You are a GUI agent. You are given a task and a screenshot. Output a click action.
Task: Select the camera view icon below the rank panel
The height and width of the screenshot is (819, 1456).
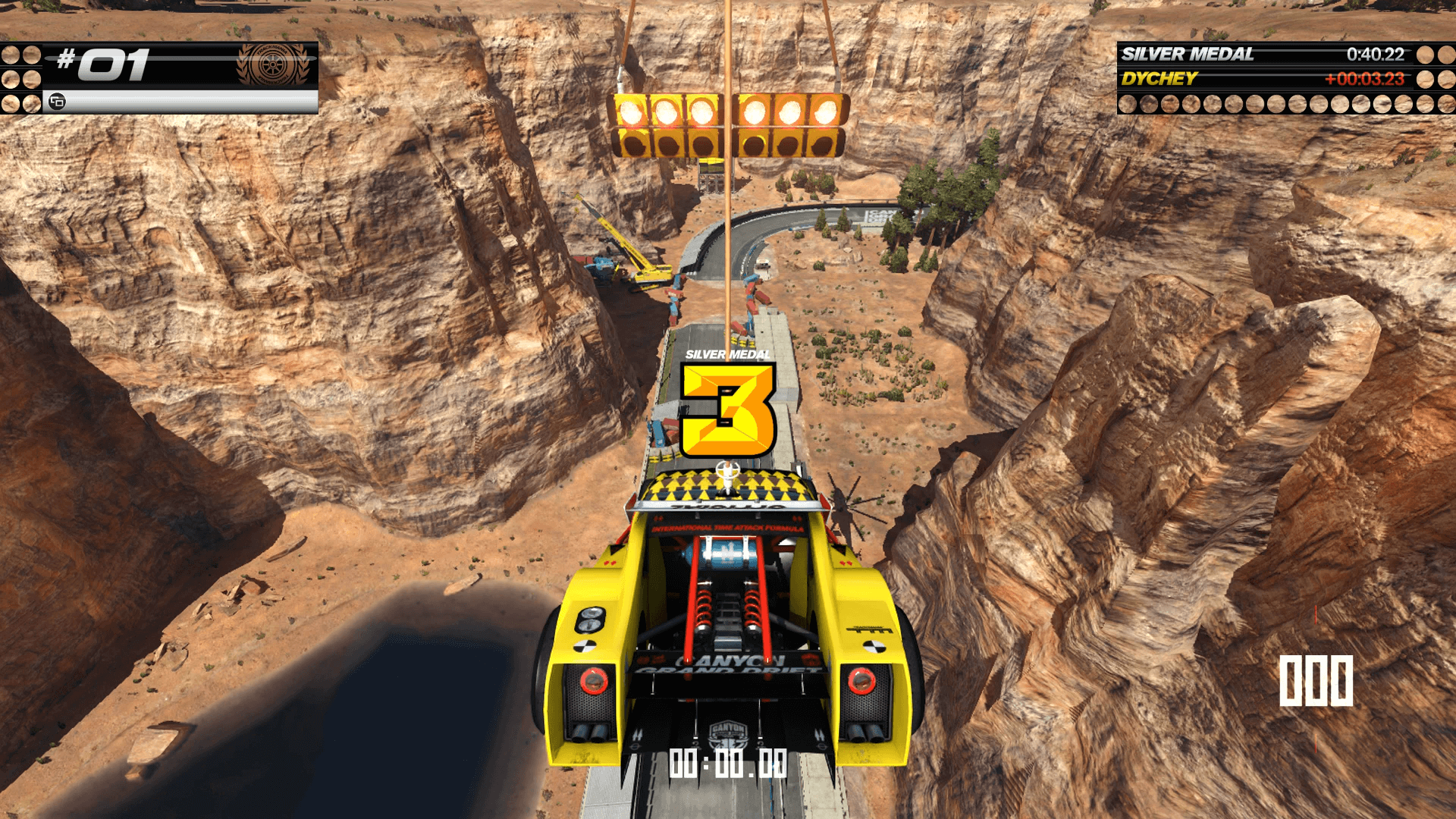click(57, 99)
